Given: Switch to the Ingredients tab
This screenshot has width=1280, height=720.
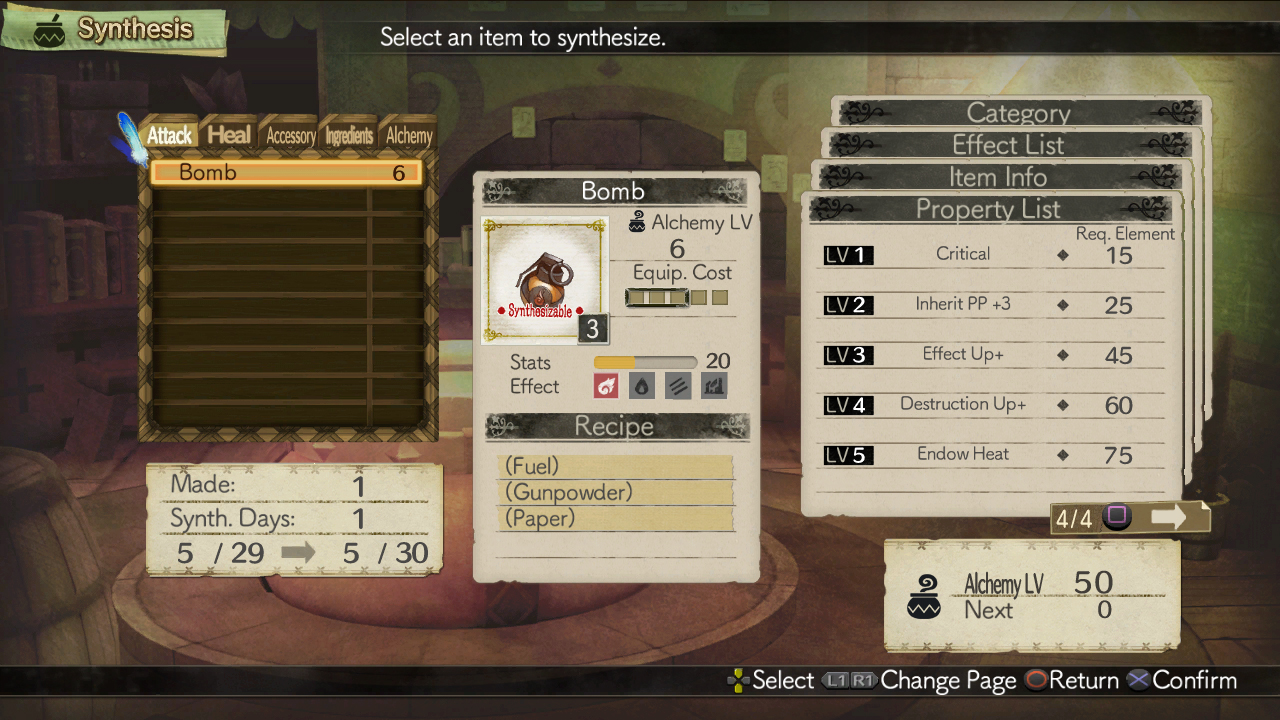Looking at the screenshot, I should coord(348,136).
